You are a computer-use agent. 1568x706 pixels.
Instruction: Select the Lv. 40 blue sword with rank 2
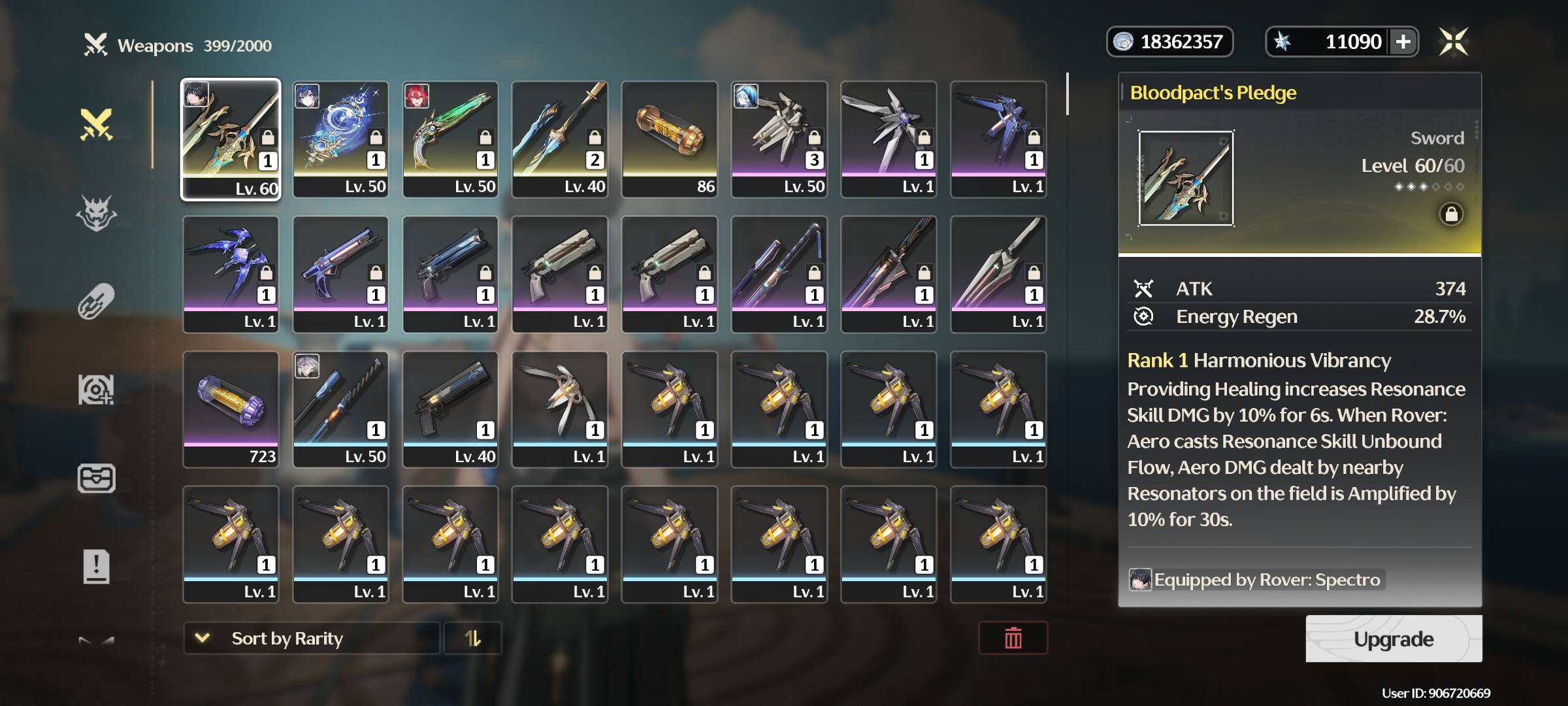(x=560, y=139)
